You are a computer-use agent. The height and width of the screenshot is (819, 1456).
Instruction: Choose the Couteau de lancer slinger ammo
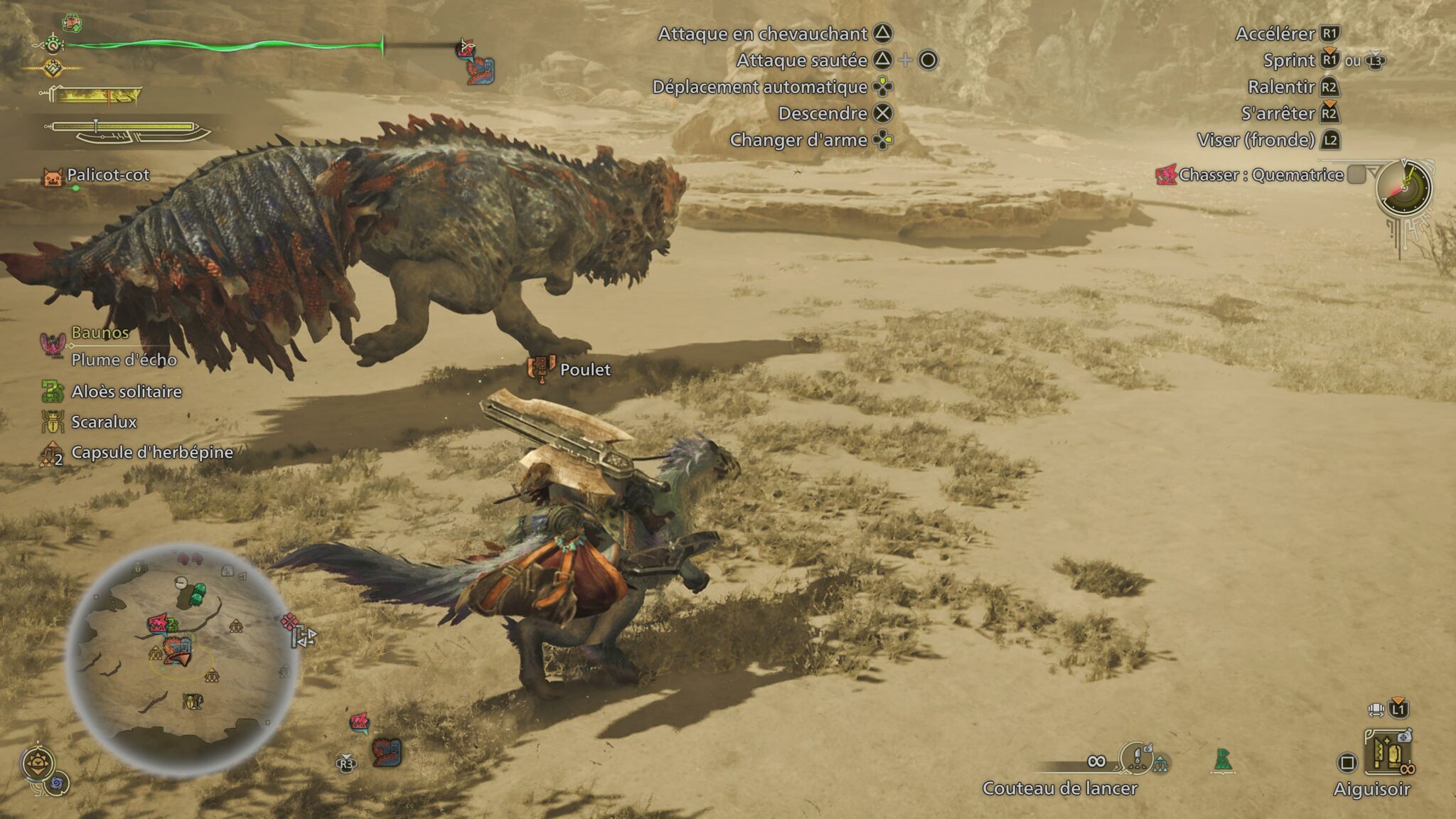coord(1059,788)
